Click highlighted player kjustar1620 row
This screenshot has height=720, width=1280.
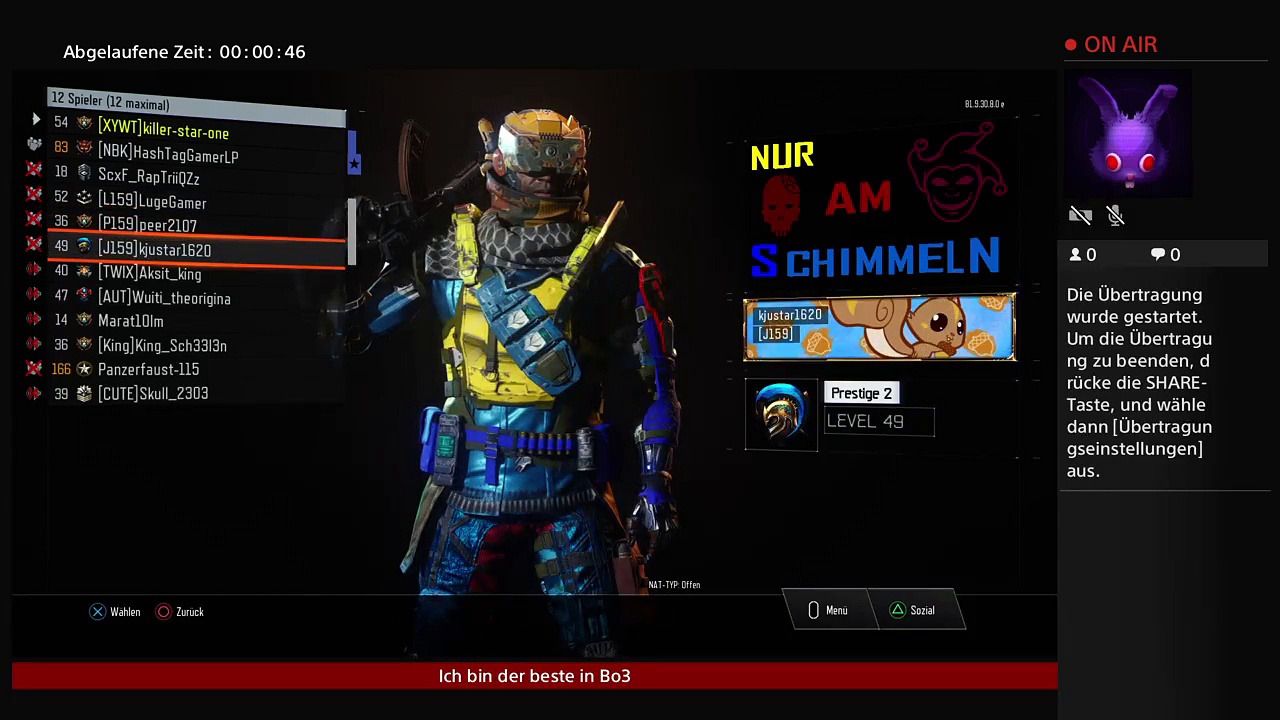tap(154, 249)
